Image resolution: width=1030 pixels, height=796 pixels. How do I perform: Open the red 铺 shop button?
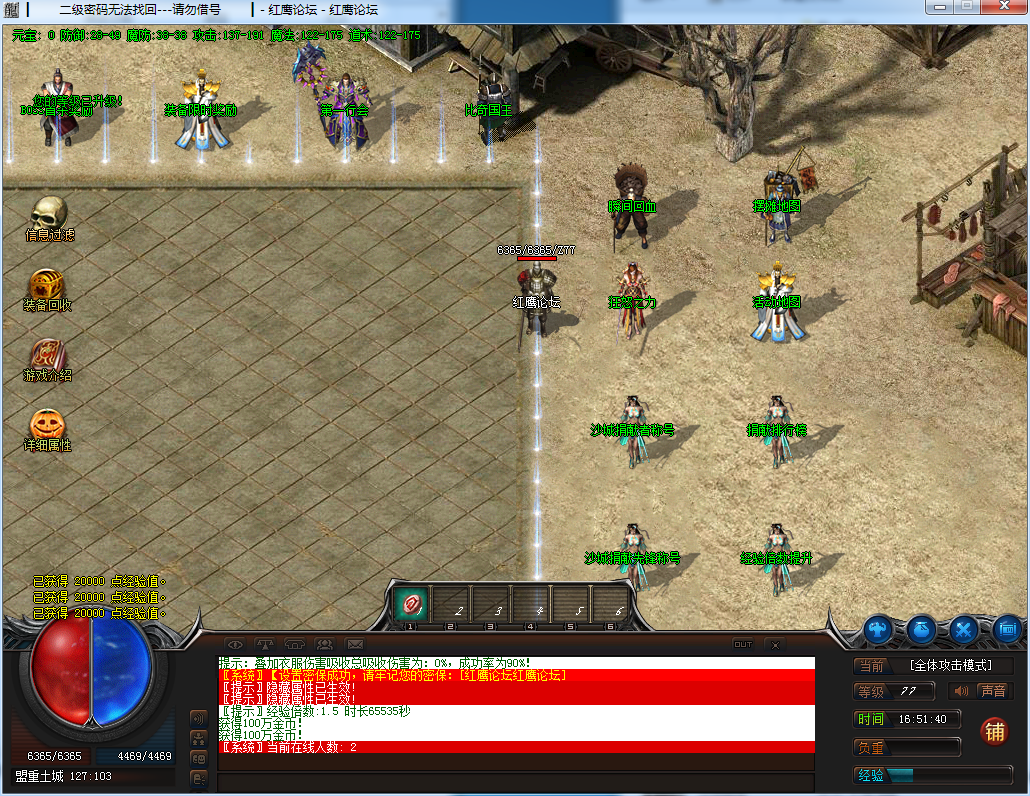tap(993, 730)
